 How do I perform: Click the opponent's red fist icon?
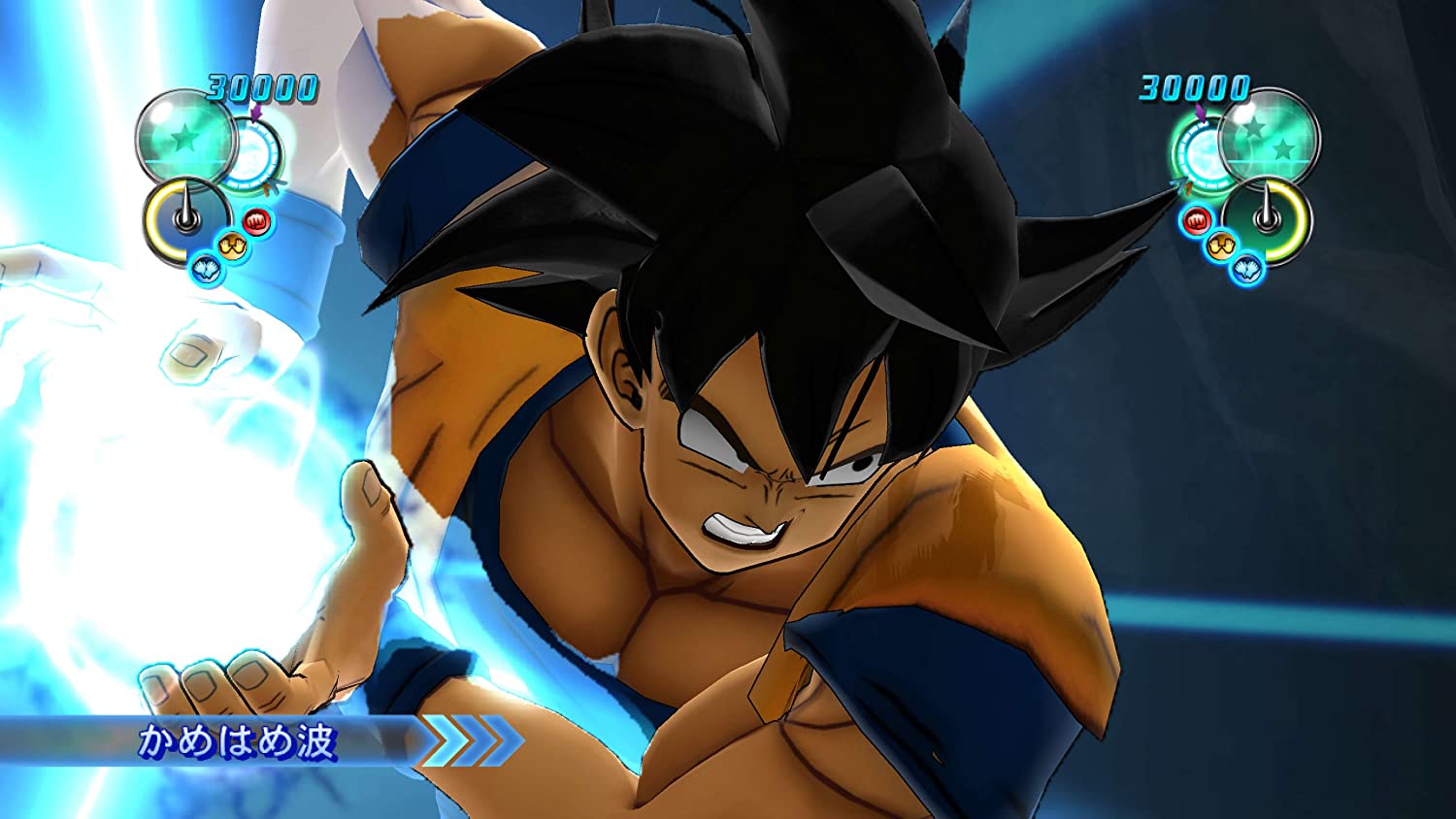pyautogui.click(x=1196, y=221)
